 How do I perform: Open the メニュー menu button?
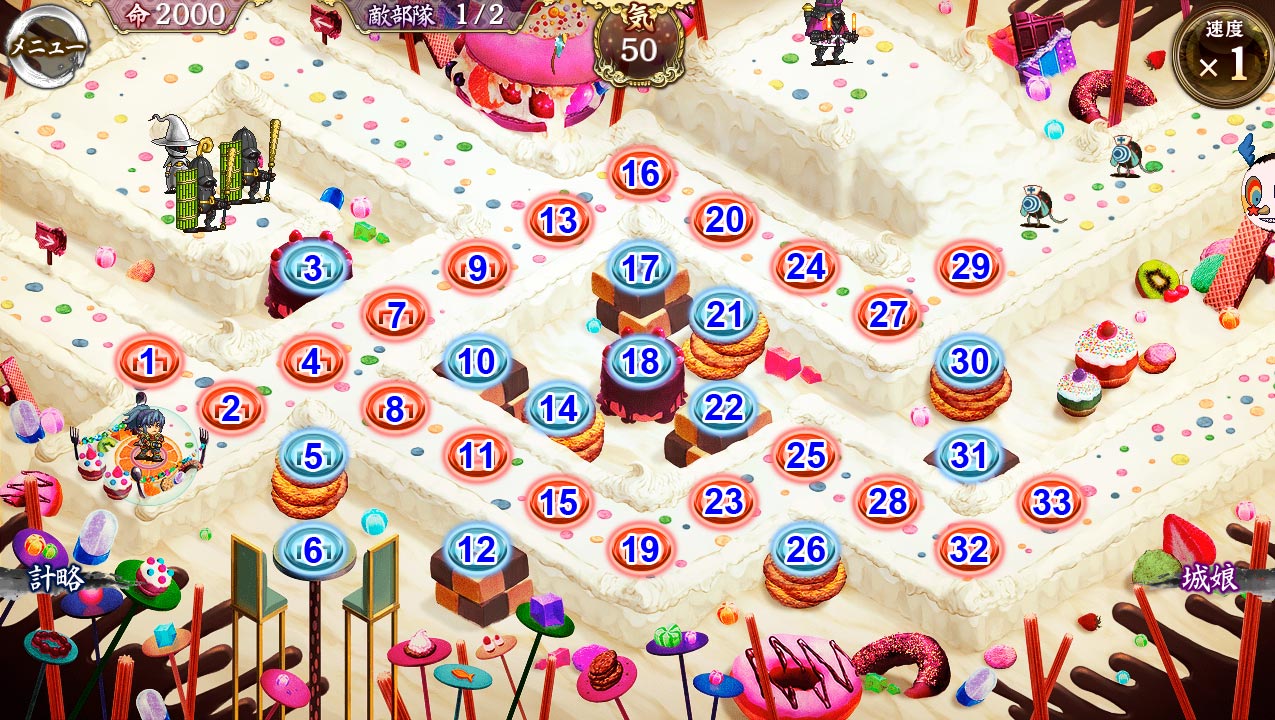click(x=46, y=45)
